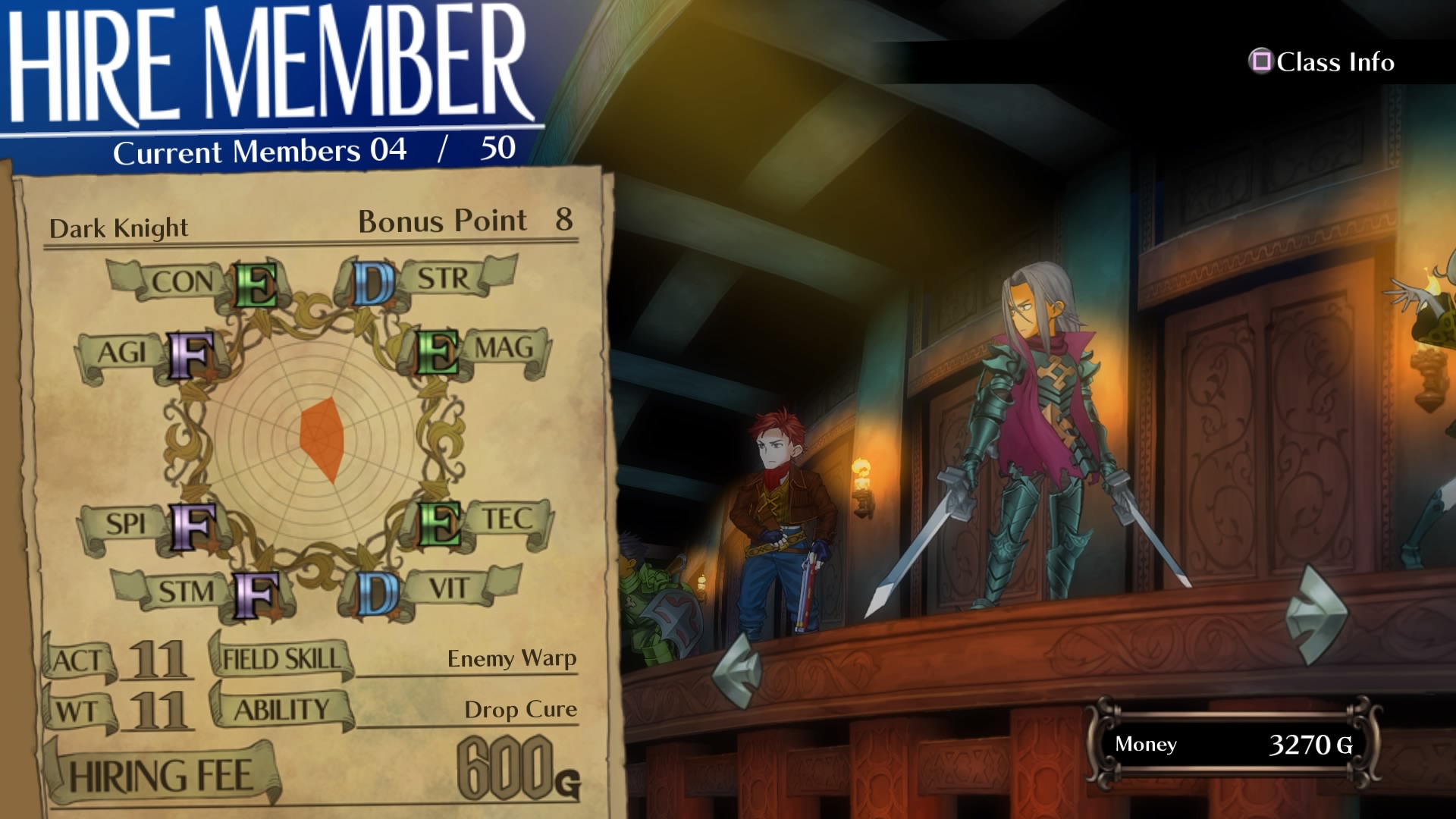Click the AGI stat banner
Screen dimensions: 1456x819
pyautogui.click(x=121, y=353)
